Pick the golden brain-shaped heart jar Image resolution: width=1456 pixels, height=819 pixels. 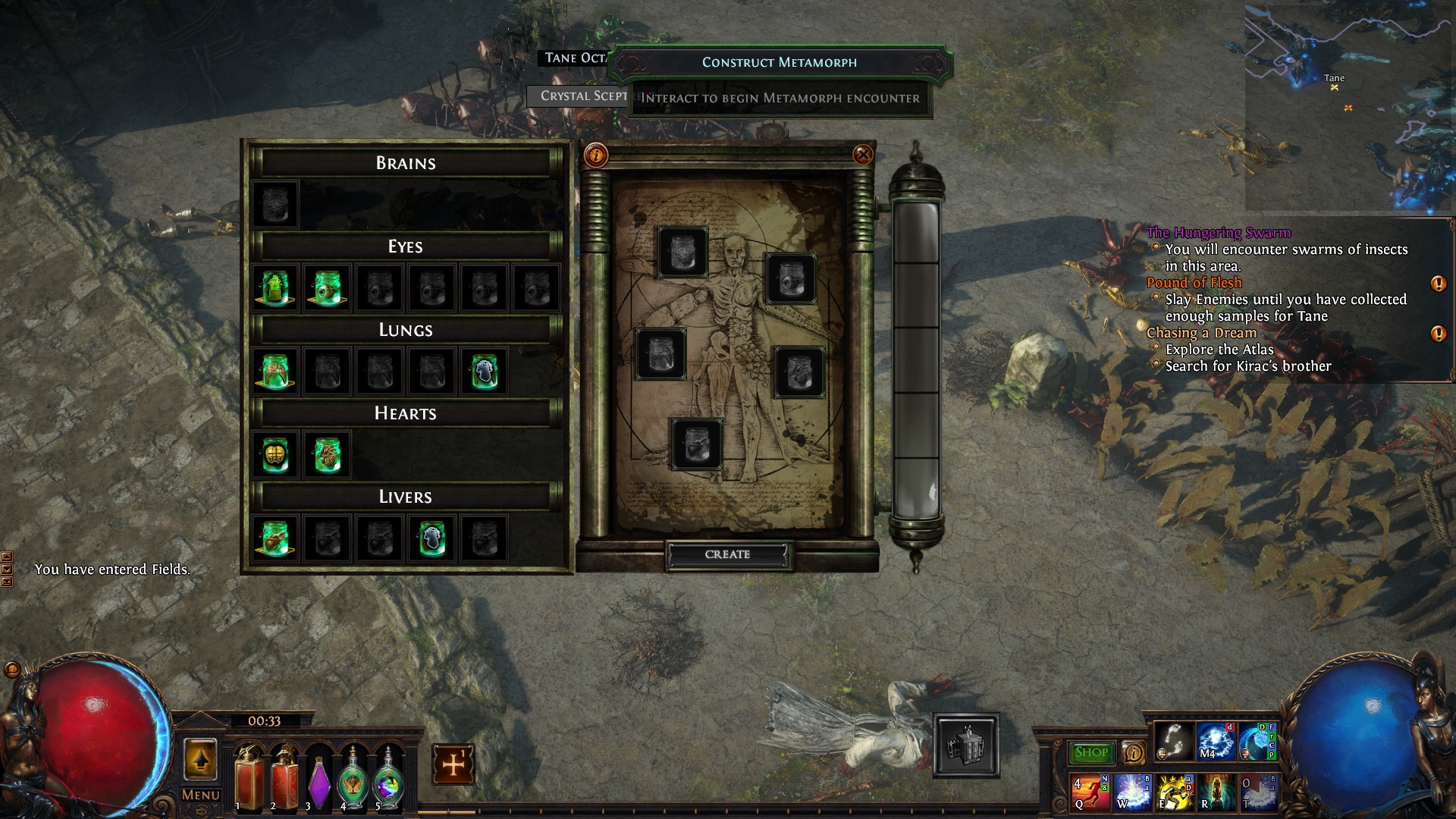[275, 455]
